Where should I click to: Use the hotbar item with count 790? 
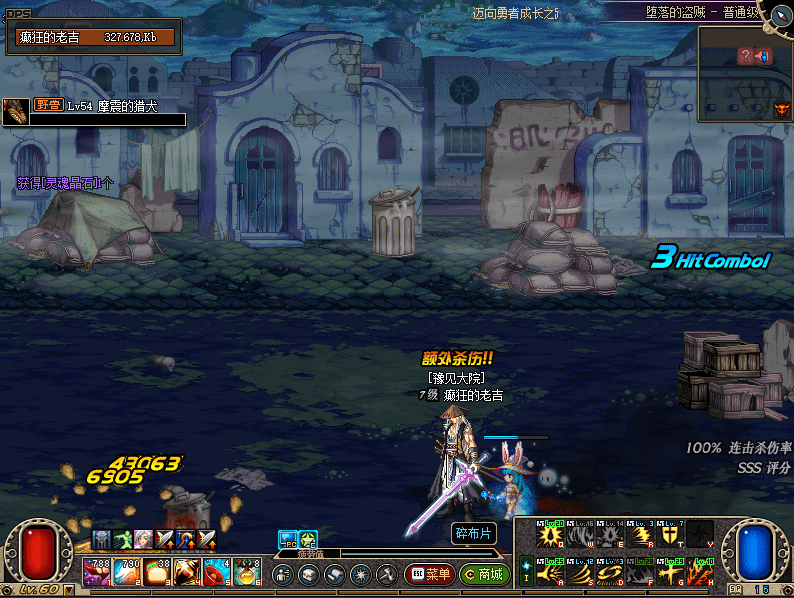click(127, 572)
